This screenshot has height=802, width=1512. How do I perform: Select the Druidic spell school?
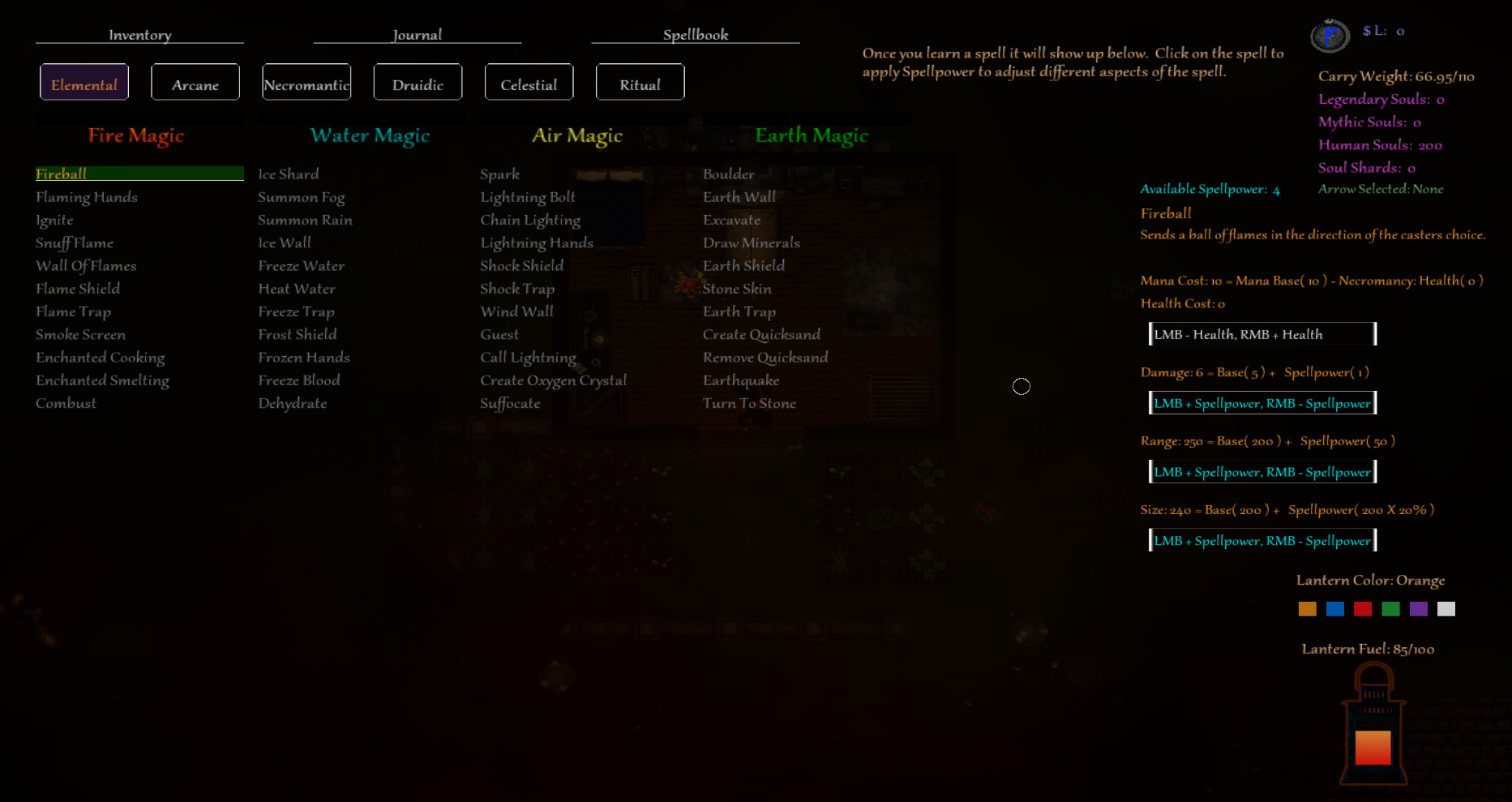[x=418, y=82]
